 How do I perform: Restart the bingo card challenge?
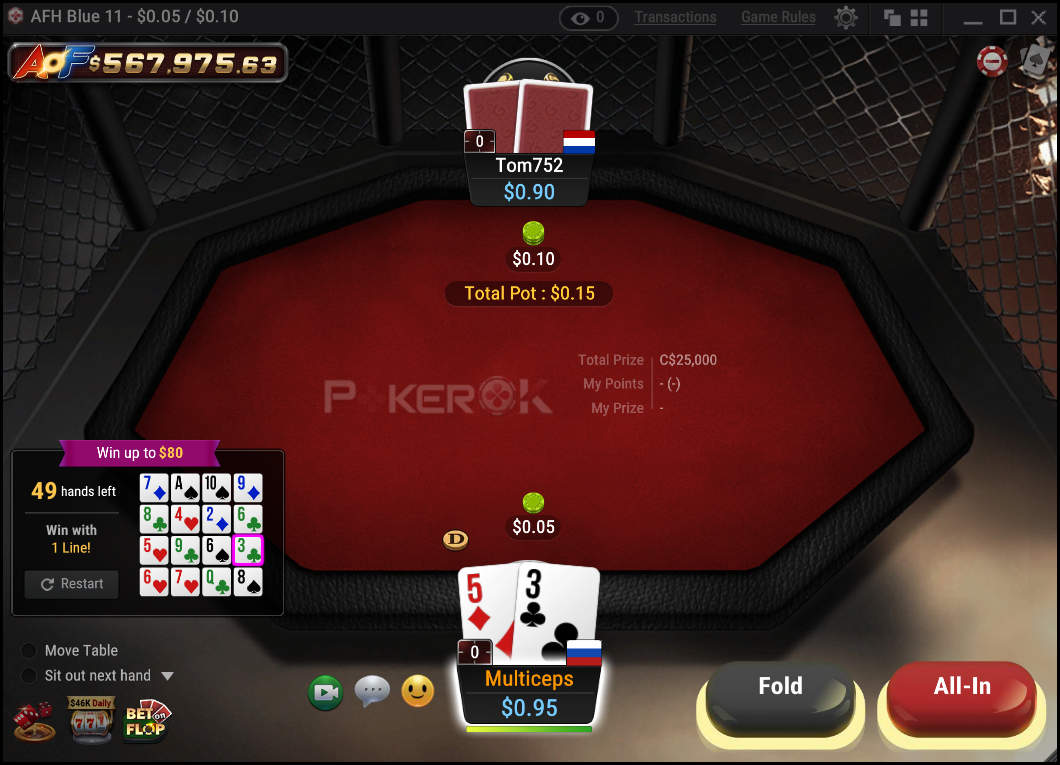pyautogui.click(x=72, y=584)
